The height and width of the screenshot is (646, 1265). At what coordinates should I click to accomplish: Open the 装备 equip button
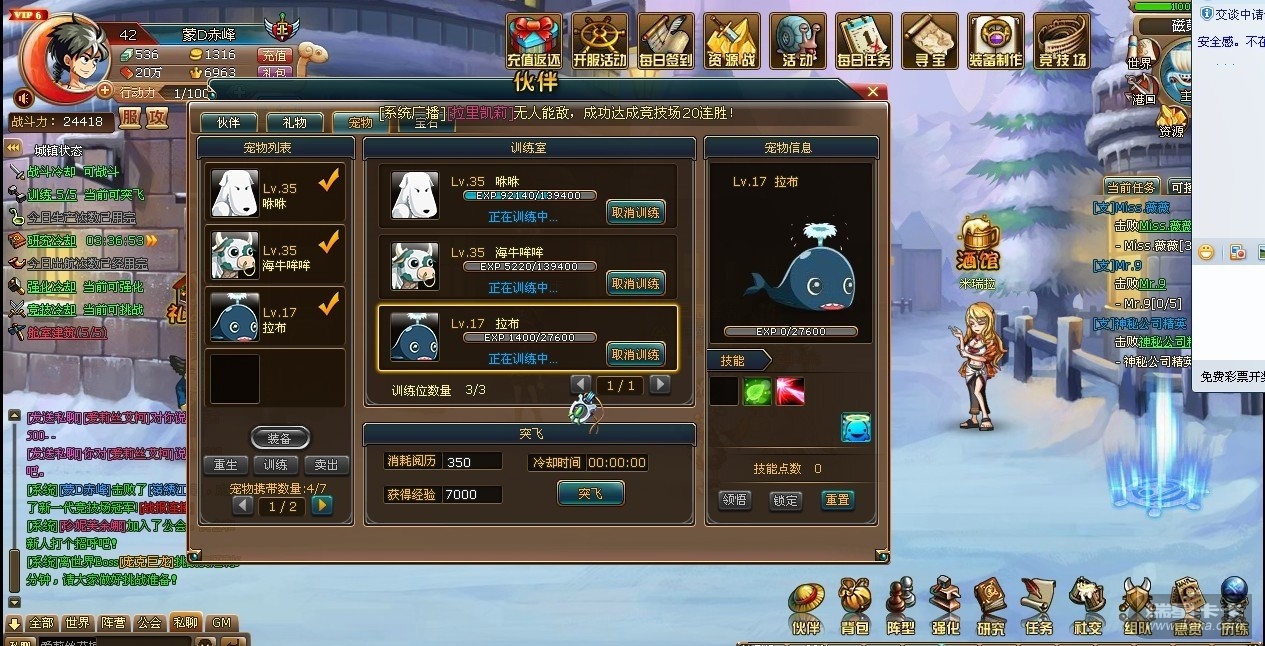click(x=279, y=438)
